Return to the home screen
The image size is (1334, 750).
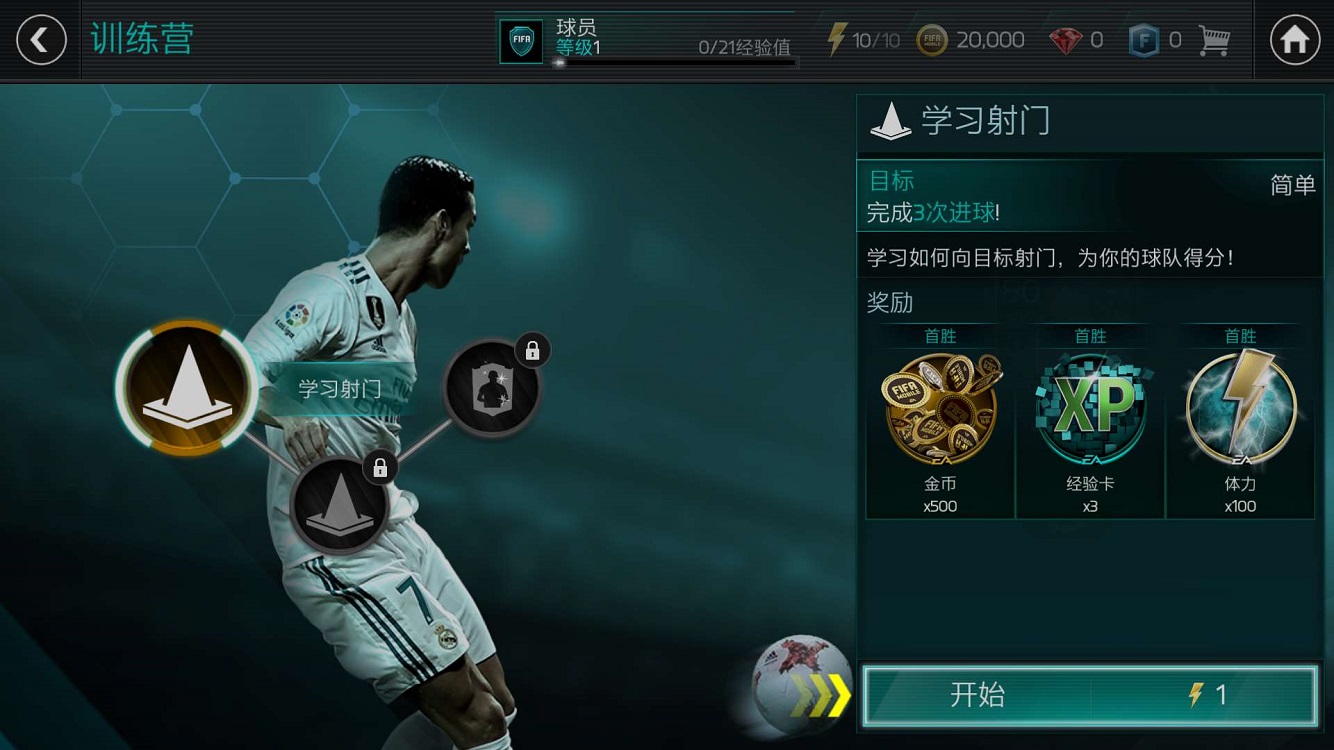(x=1294, y=40)
